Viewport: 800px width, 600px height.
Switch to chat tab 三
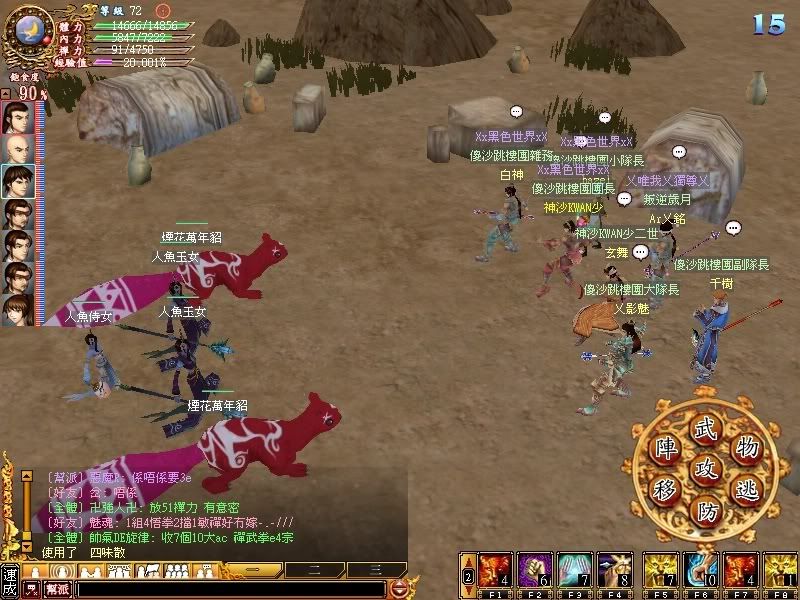375,569
